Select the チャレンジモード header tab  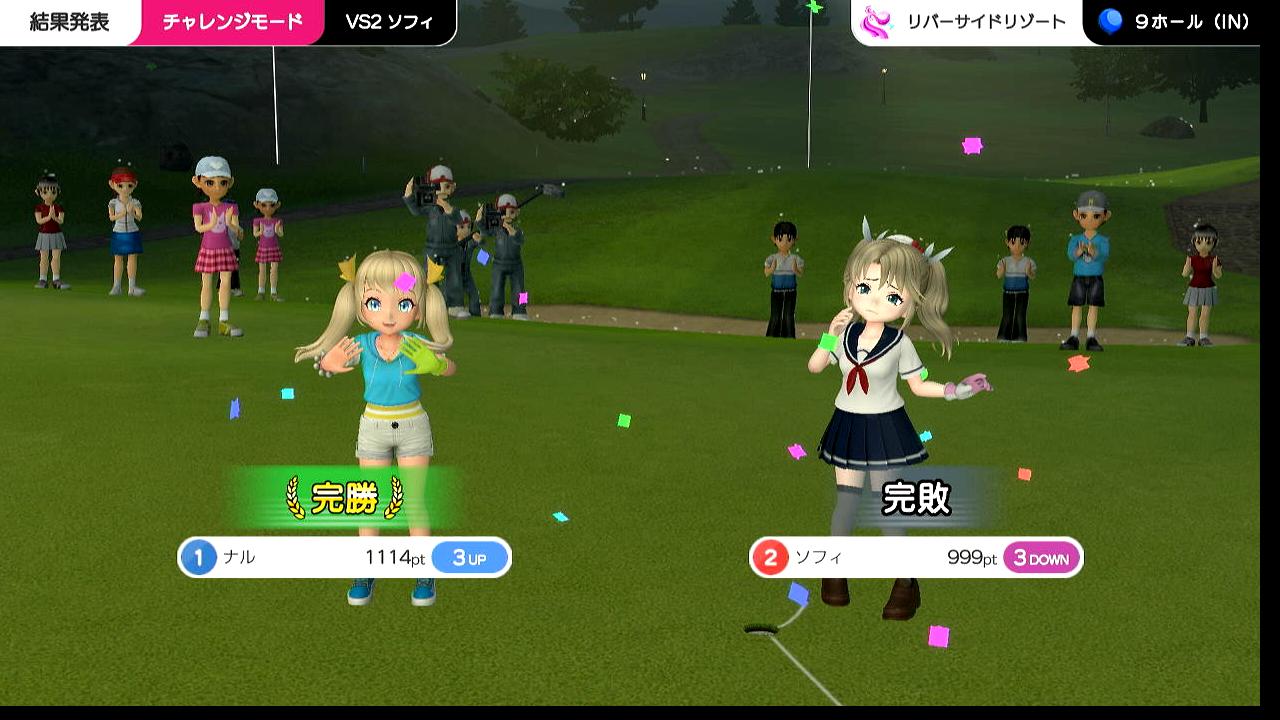pyautogui.click(x=232, y=22)
